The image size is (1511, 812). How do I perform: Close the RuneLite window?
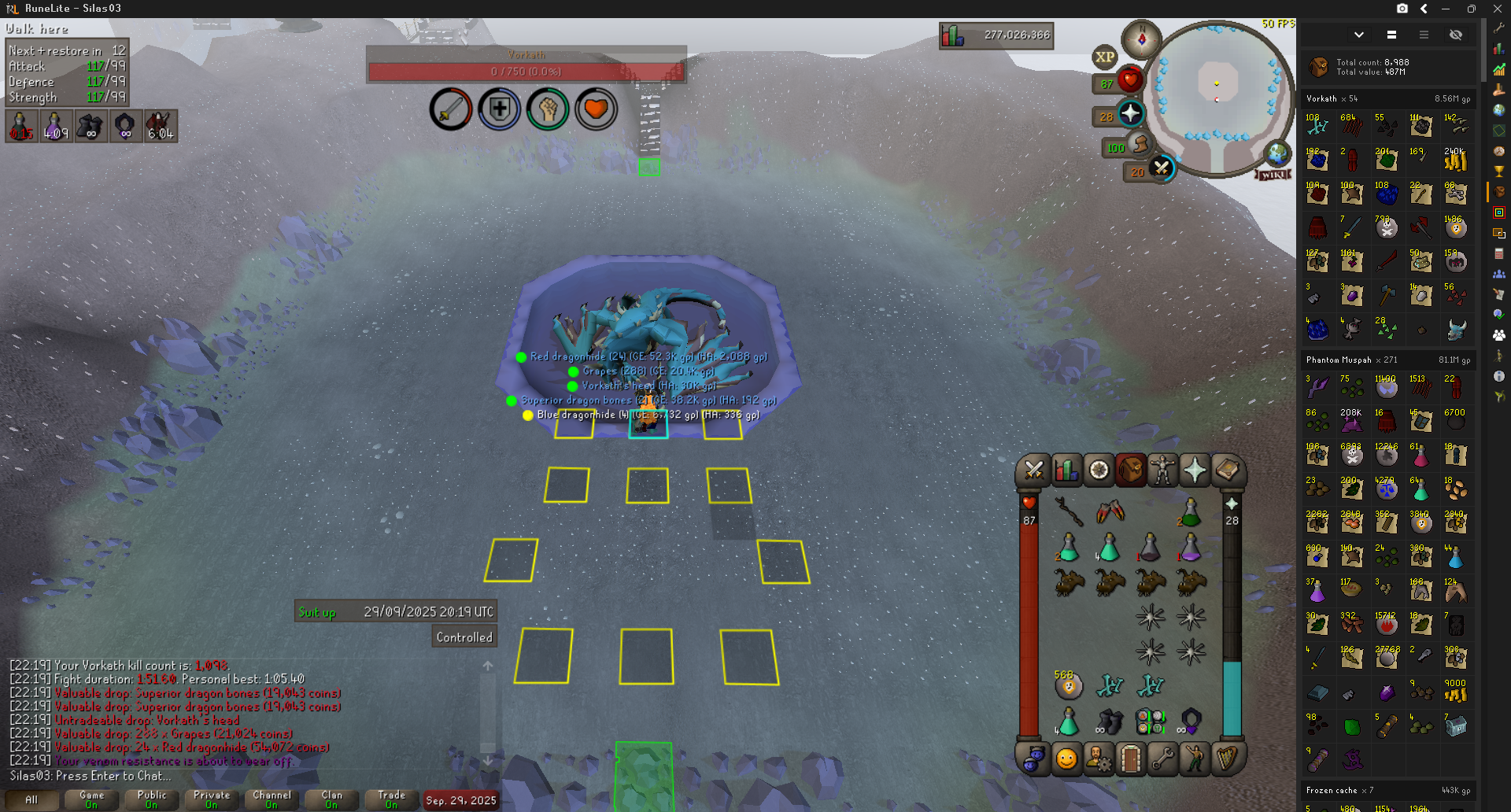point(1497,9)
